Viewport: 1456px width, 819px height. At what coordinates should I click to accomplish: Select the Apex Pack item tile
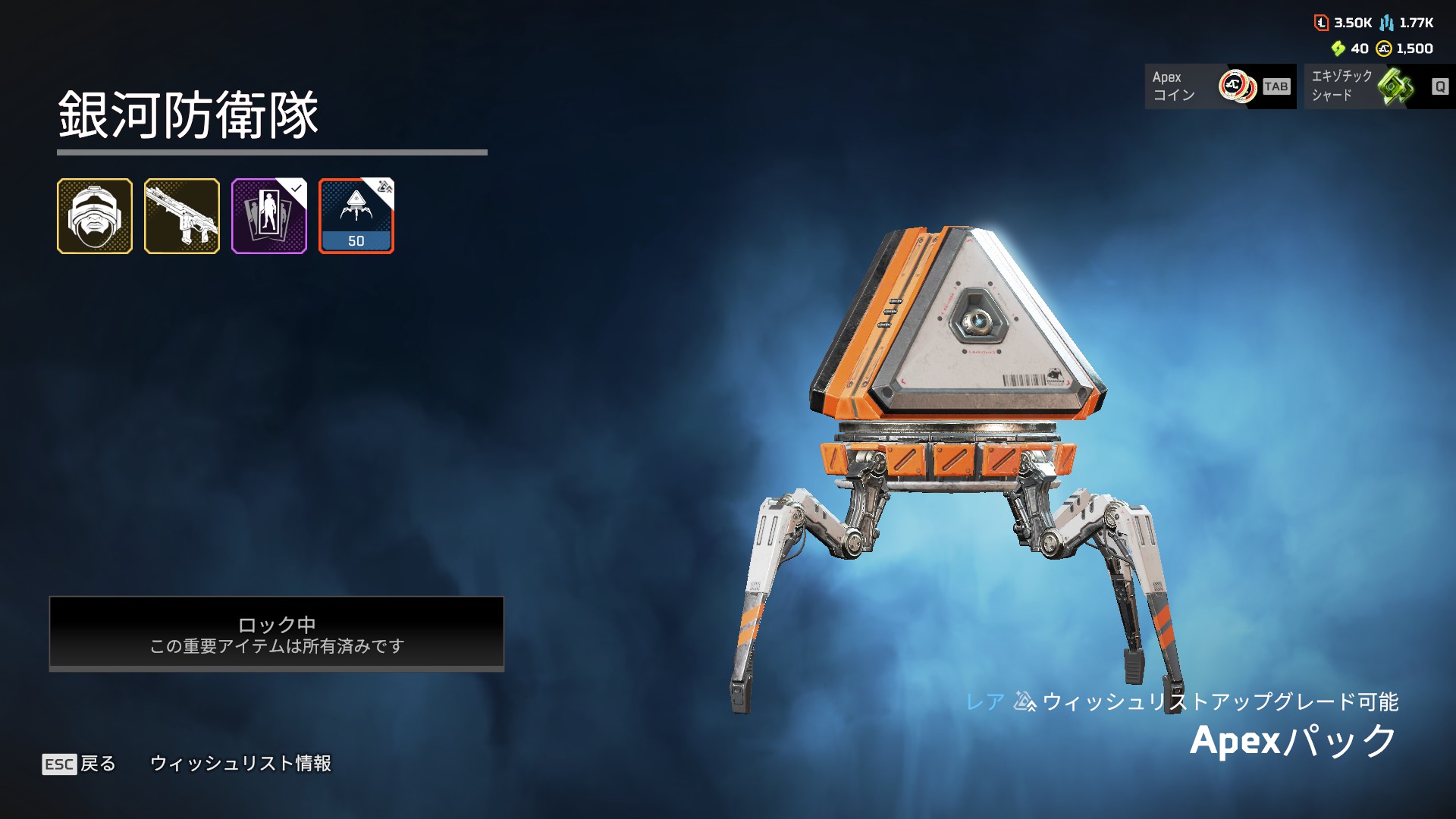click(356, 216)
